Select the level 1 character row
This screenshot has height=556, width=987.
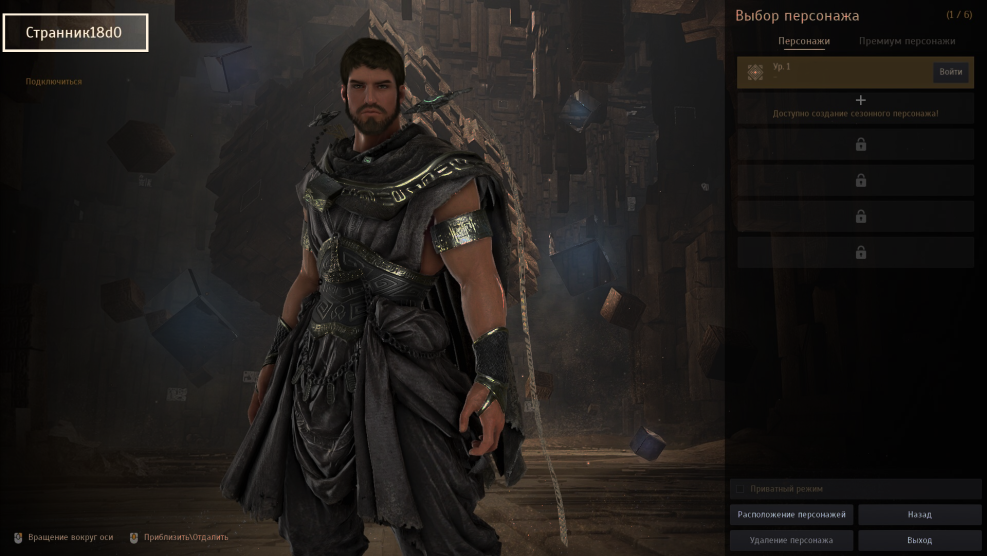(x=835, y=72)
